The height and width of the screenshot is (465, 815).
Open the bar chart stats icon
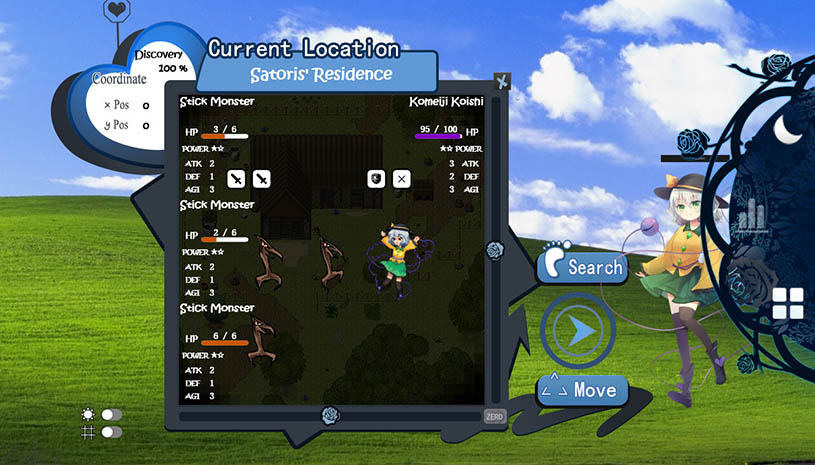click(x=752, y=212)
